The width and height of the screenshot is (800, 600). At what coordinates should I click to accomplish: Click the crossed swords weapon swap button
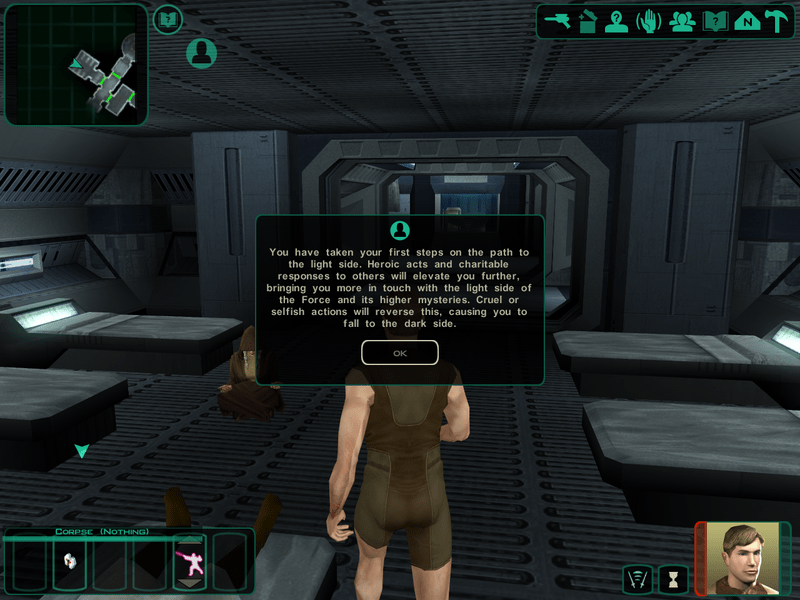(636, 579)
